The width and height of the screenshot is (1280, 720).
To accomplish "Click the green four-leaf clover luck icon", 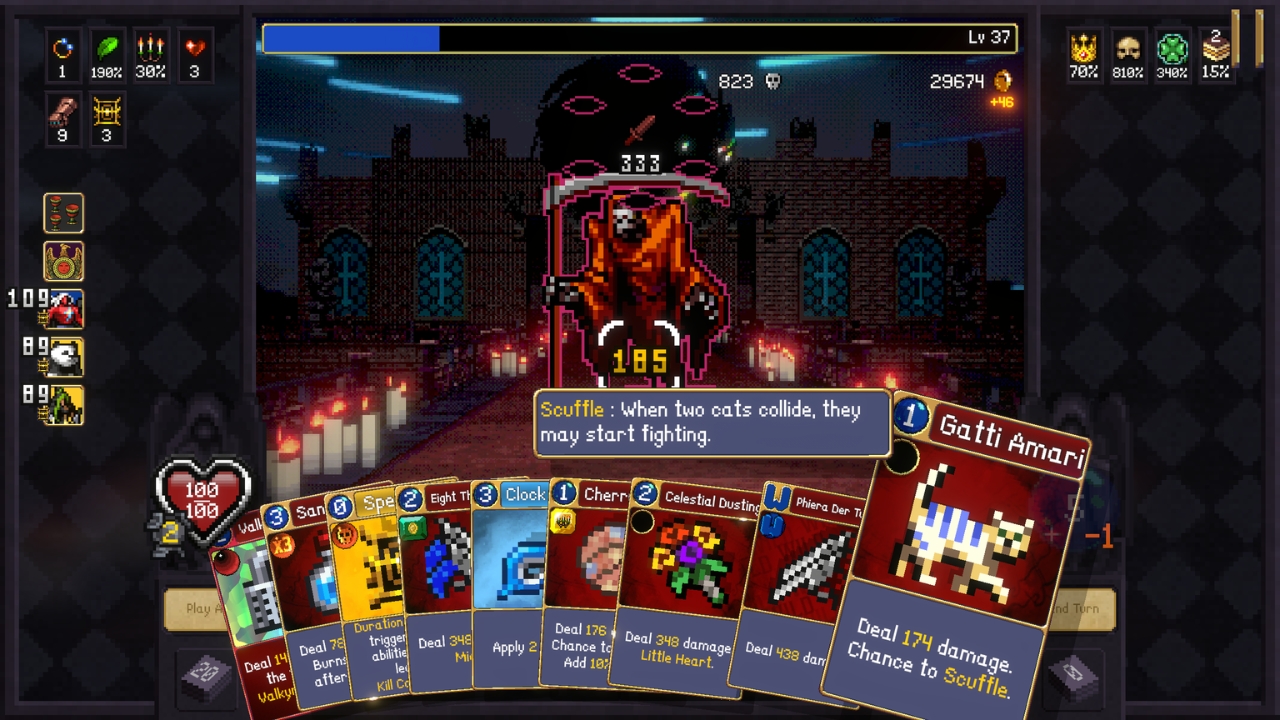I will point(1172,48).
